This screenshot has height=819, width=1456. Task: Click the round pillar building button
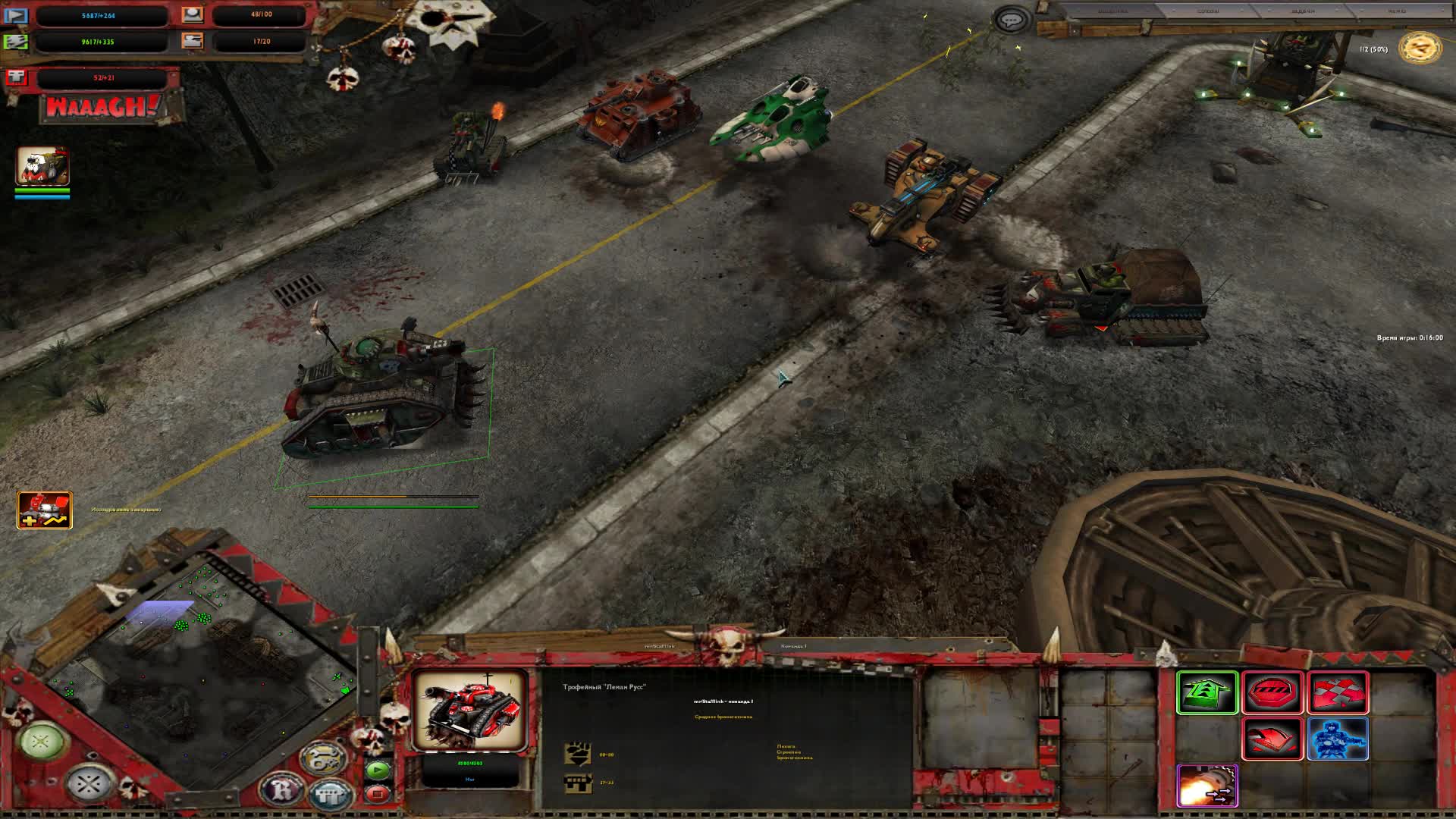331,794
